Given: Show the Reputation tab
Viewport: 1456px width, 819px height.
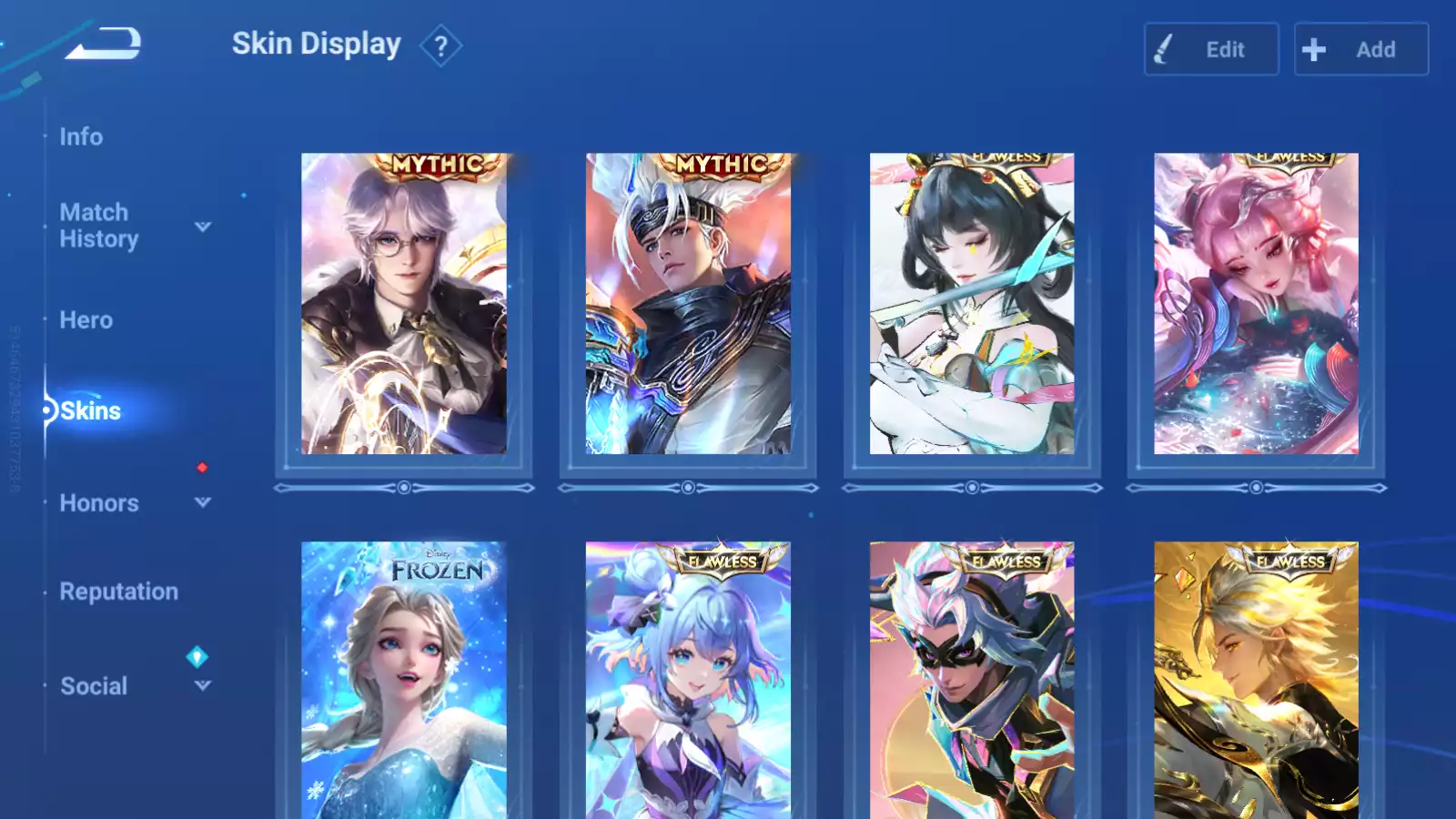Looking at the screenshot, I should (x=119, y=591).
